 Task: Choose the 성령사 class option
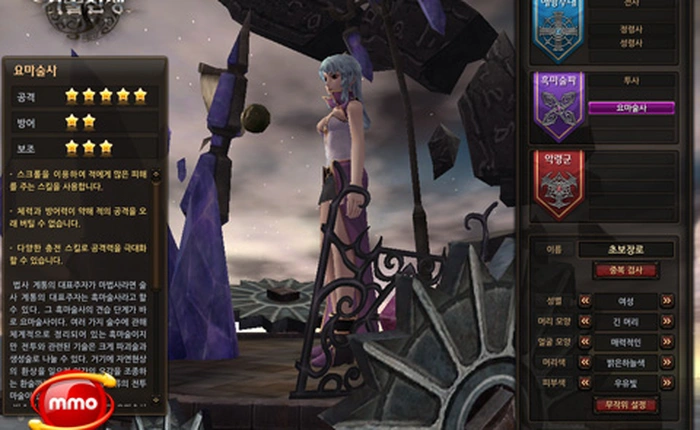coord(630,43)
